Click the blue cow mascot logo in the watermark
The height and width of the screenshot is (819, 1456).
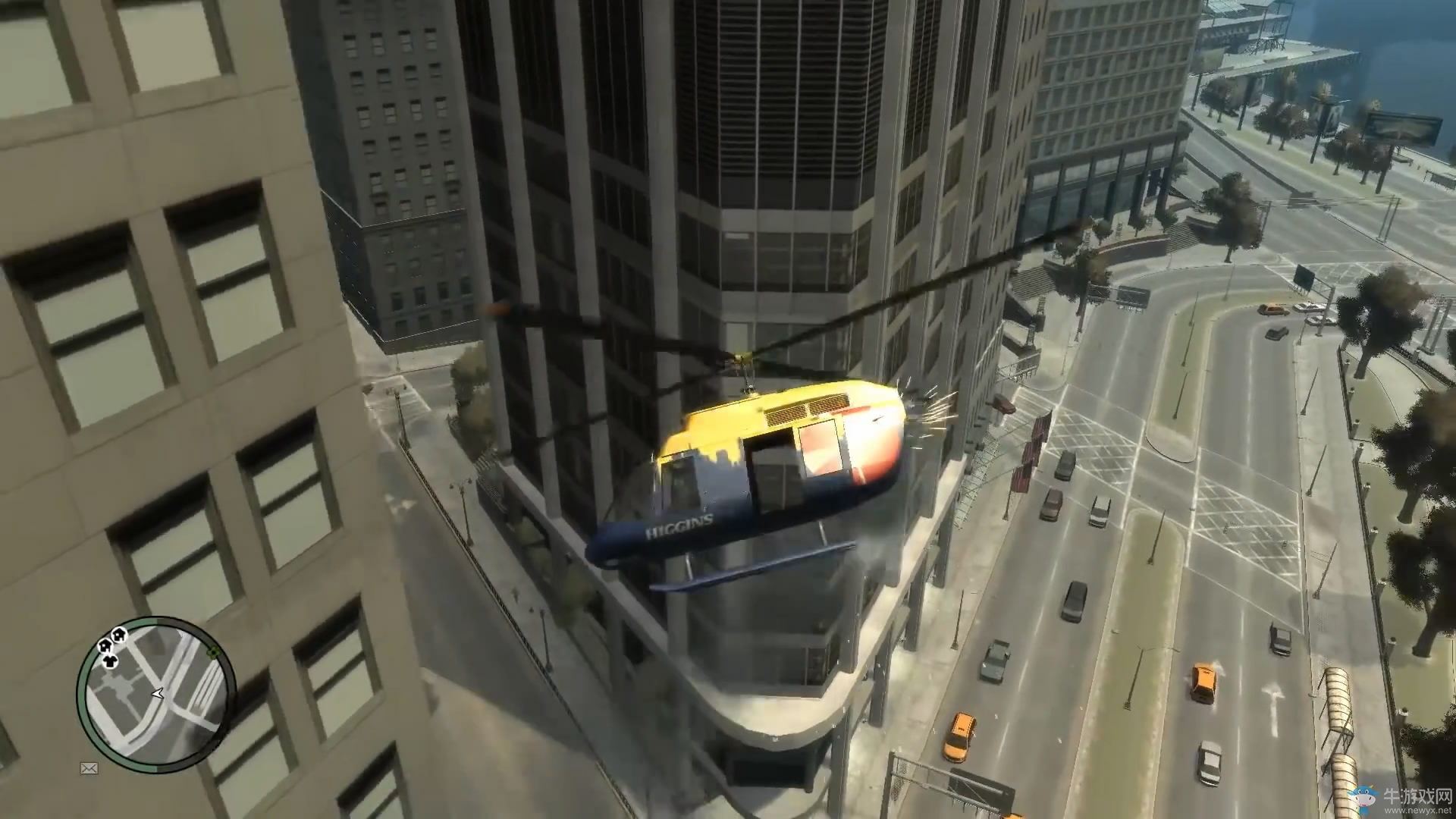click(1363, 796)
